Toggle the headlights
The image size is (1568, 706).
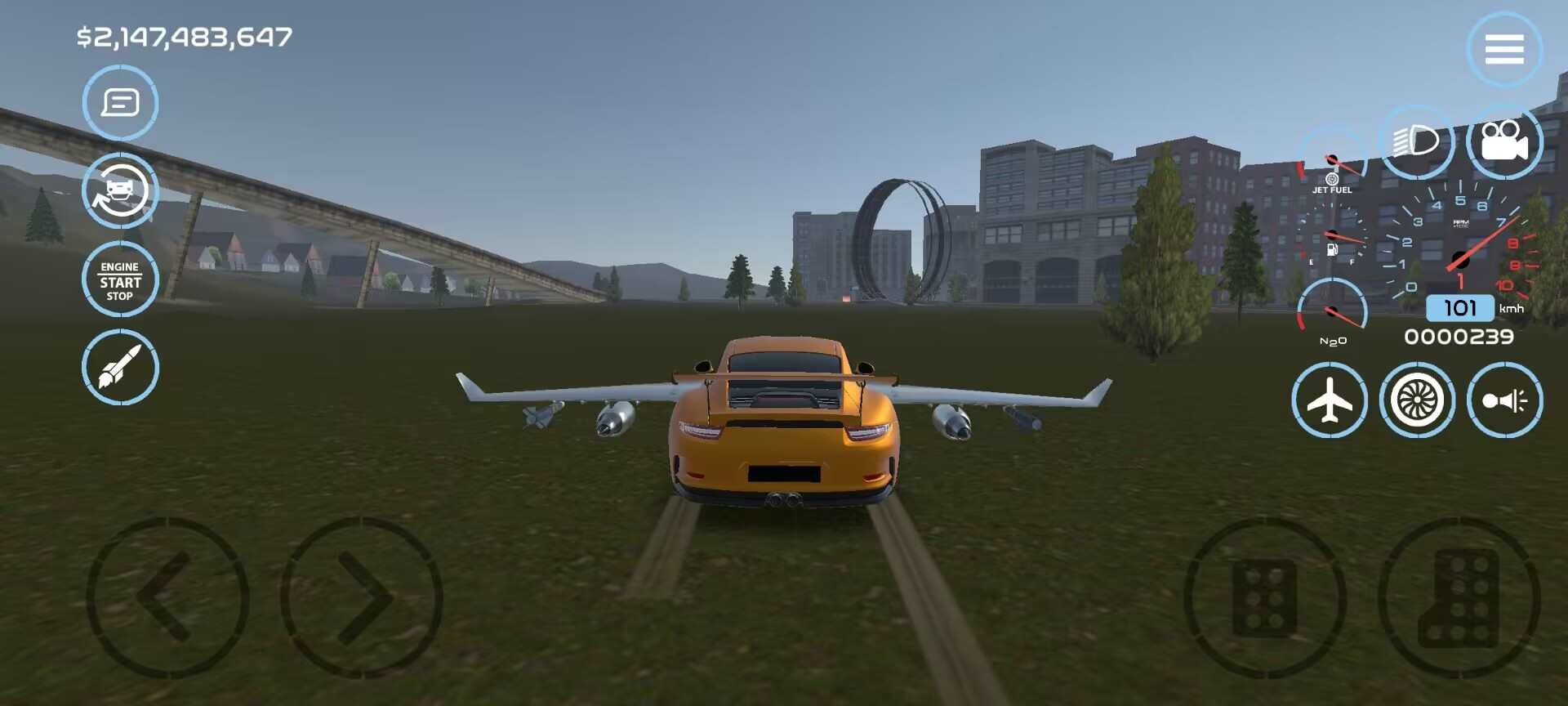click(1417, 141)
